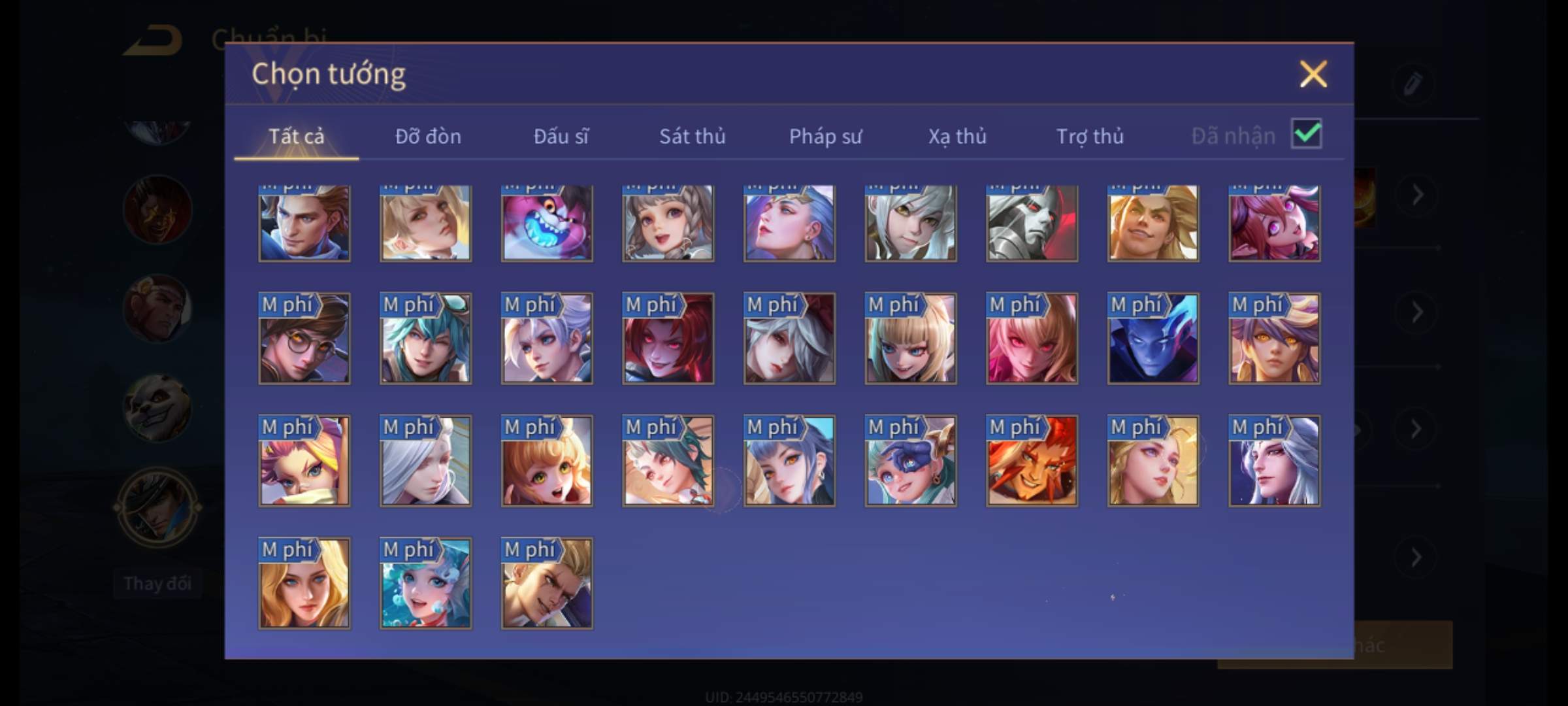Switch to the Tất cả tab
1568x706 pixels.
click(x=296, y=136)
